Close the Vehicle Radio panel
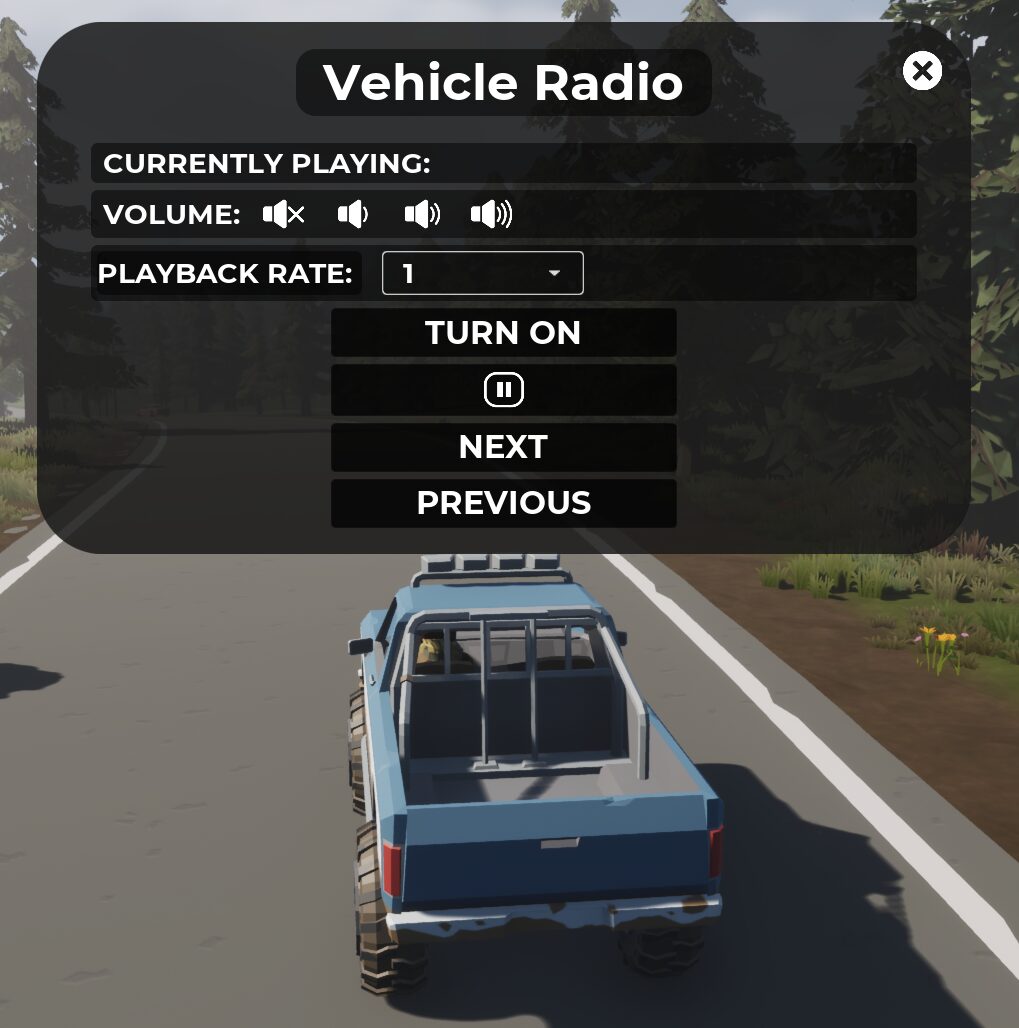 click(922, 71)
